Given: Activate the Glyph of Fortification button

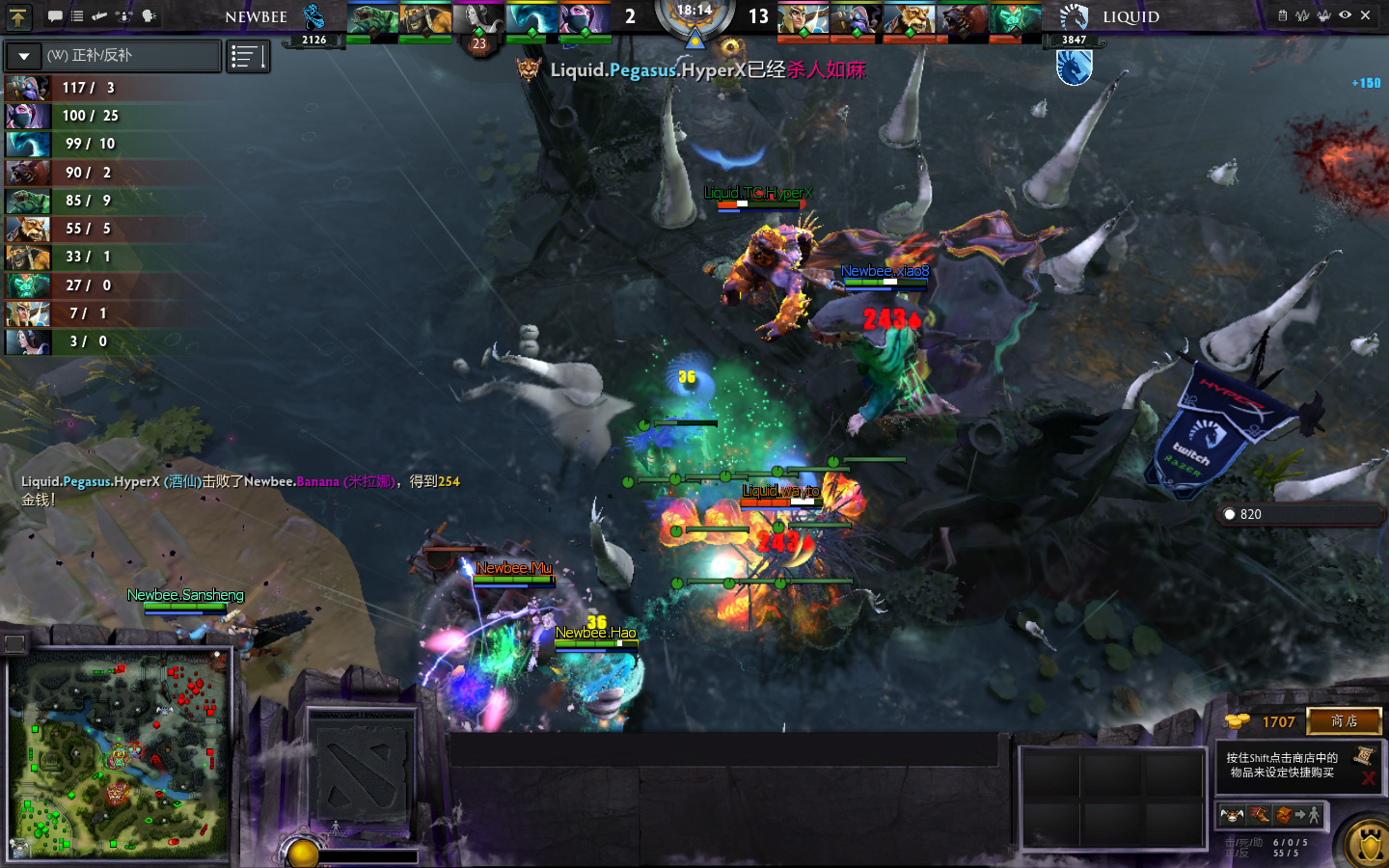Looking at the screenshot, I should point(1369,845).
